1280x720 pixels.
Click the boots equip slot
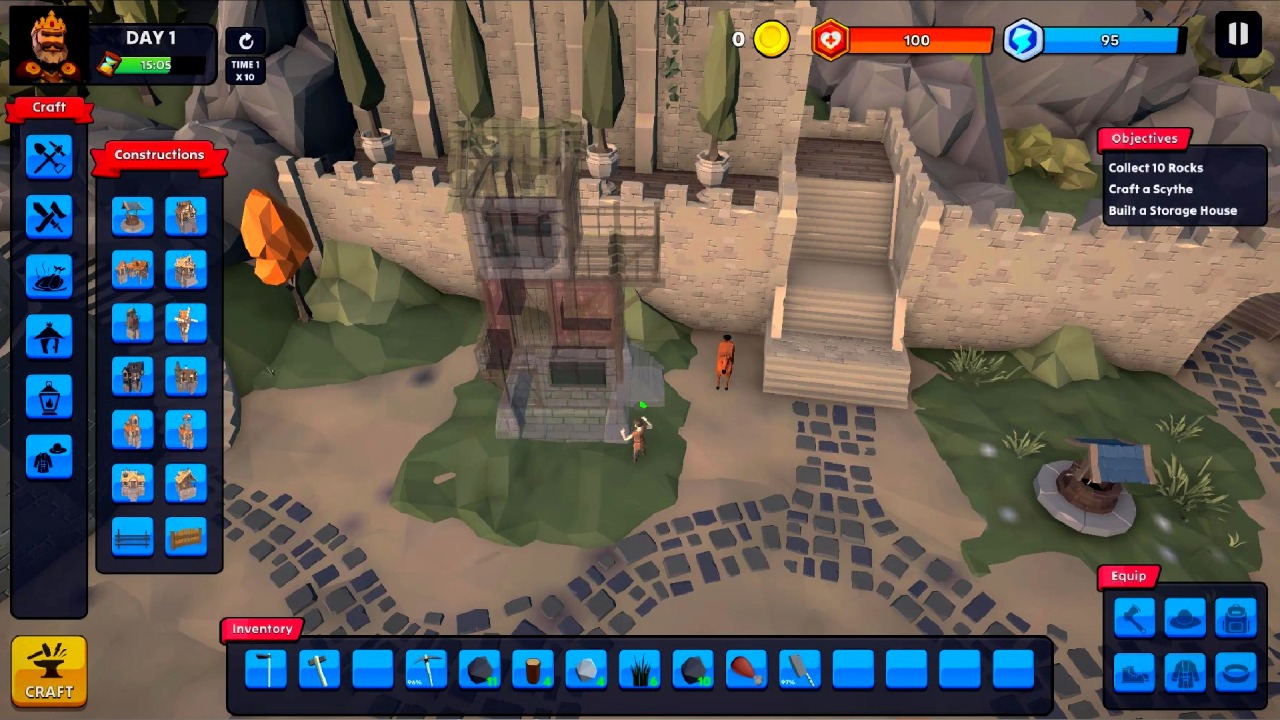pyautogui.click(x=1133, y=673)
